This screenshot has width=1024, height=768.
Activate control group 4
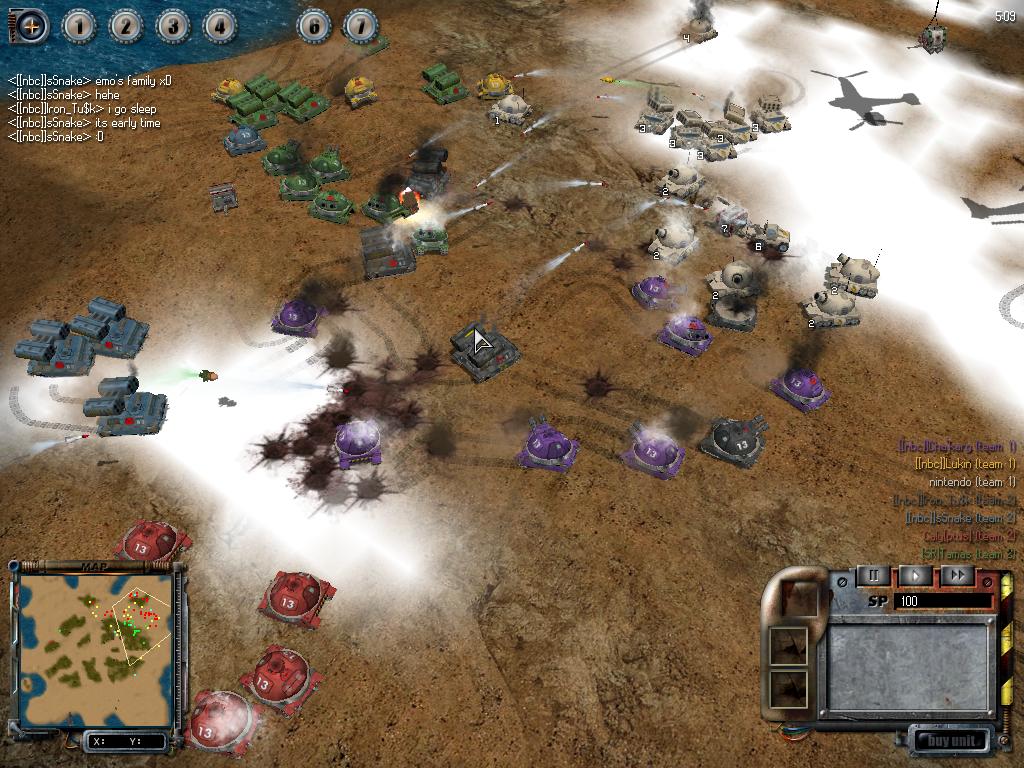point(218,26)
